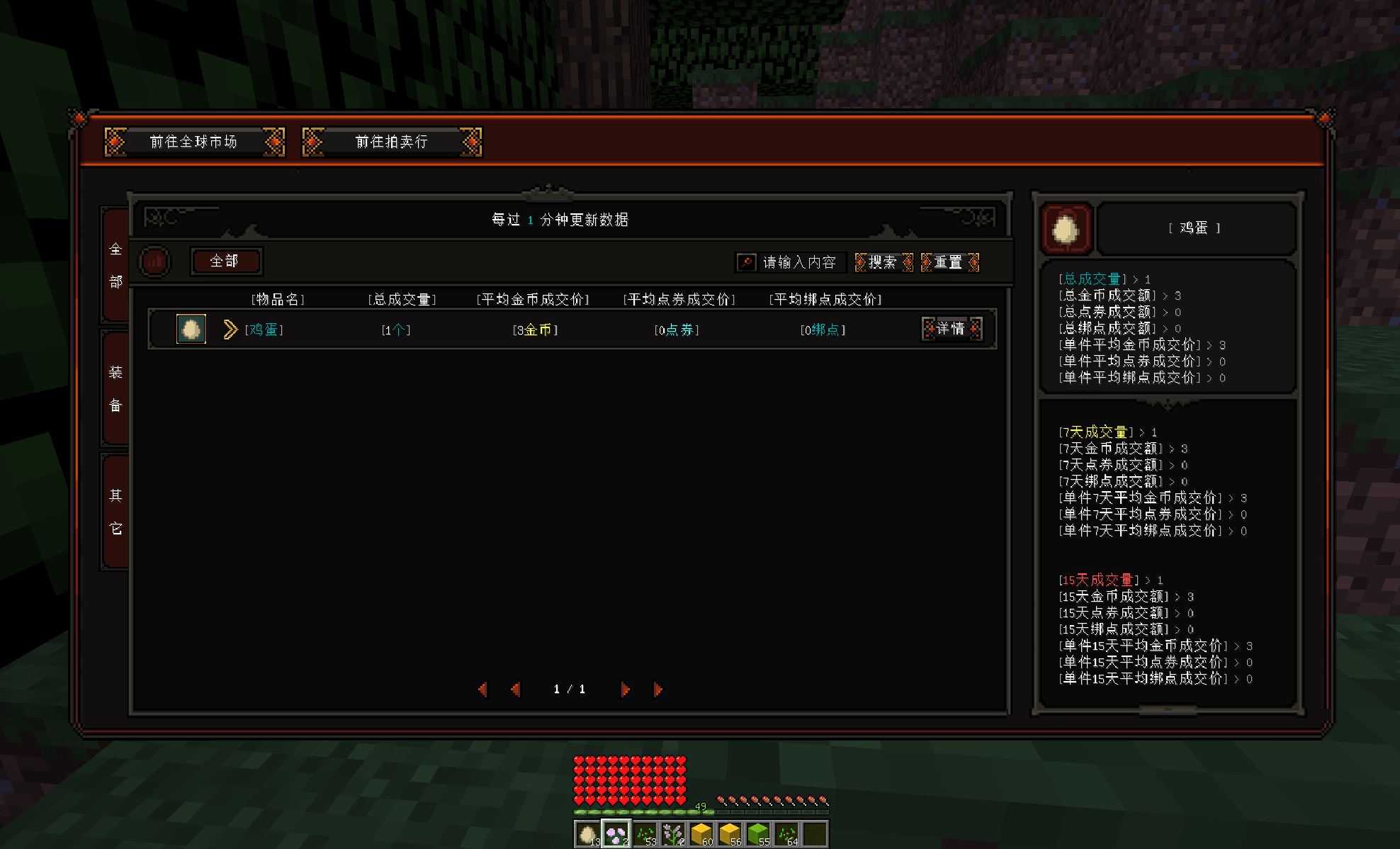
Task: Open the auction house (前往拍卖行)
Action: click(x=392, y=142)
